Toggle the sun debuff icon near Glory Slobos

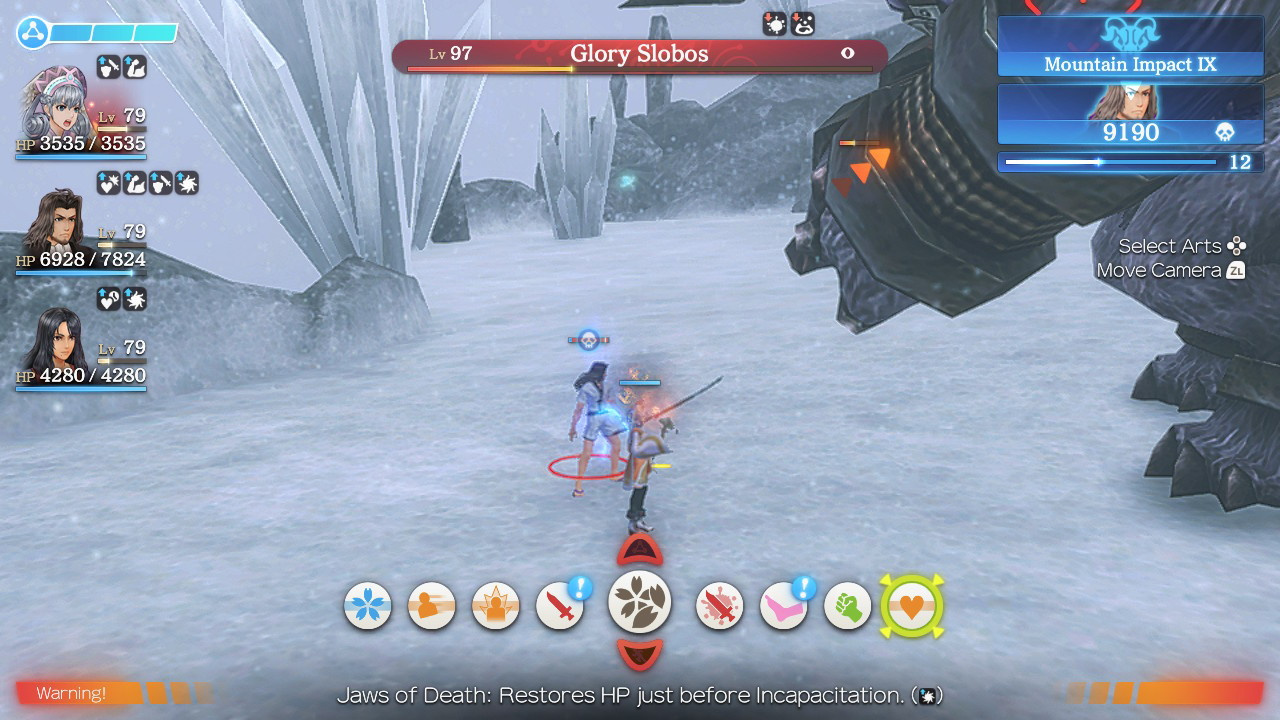pyautogui.click(x=775, y=23)
